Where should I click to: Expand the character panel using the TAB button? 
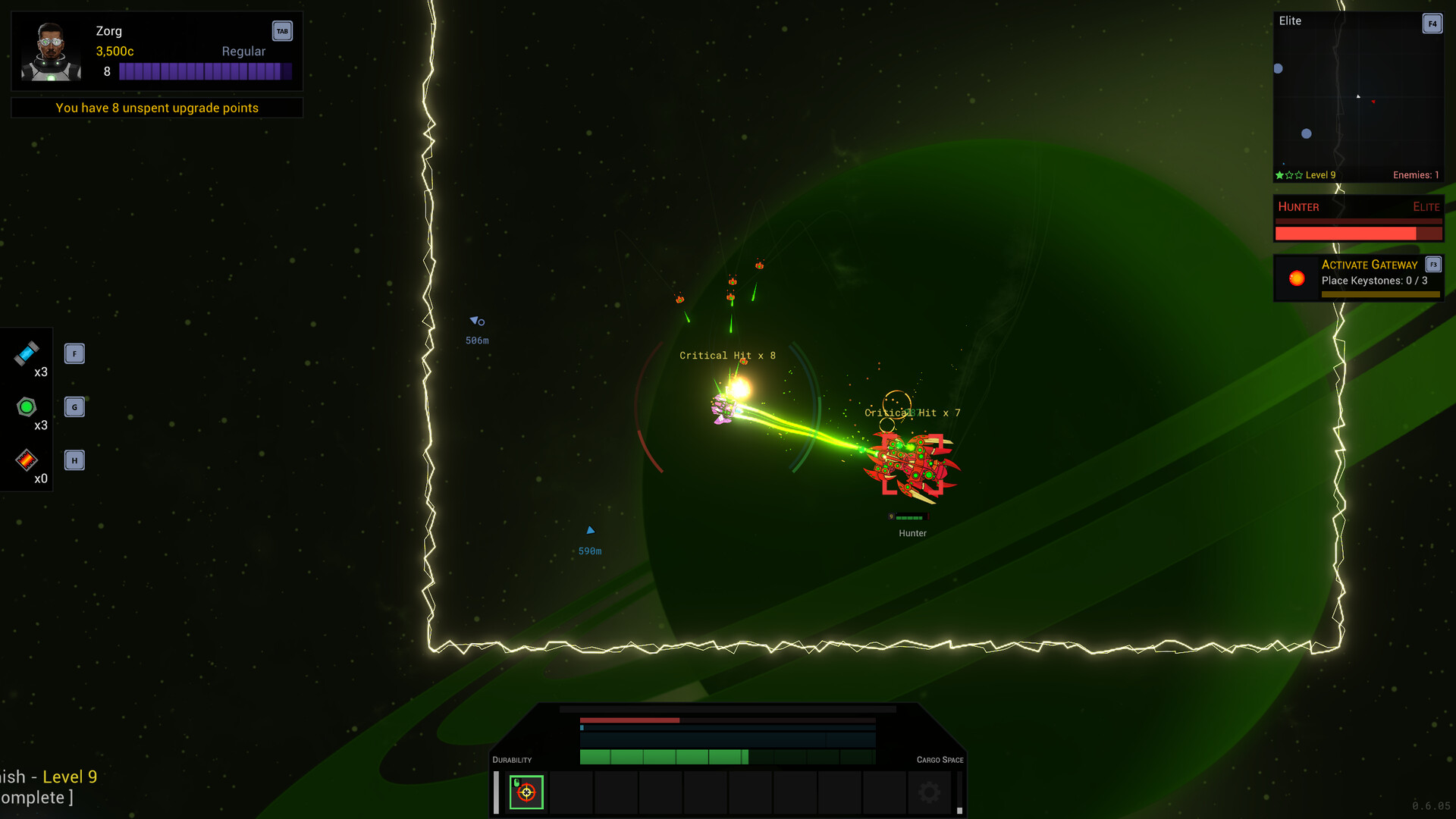(x=282, y=31)
